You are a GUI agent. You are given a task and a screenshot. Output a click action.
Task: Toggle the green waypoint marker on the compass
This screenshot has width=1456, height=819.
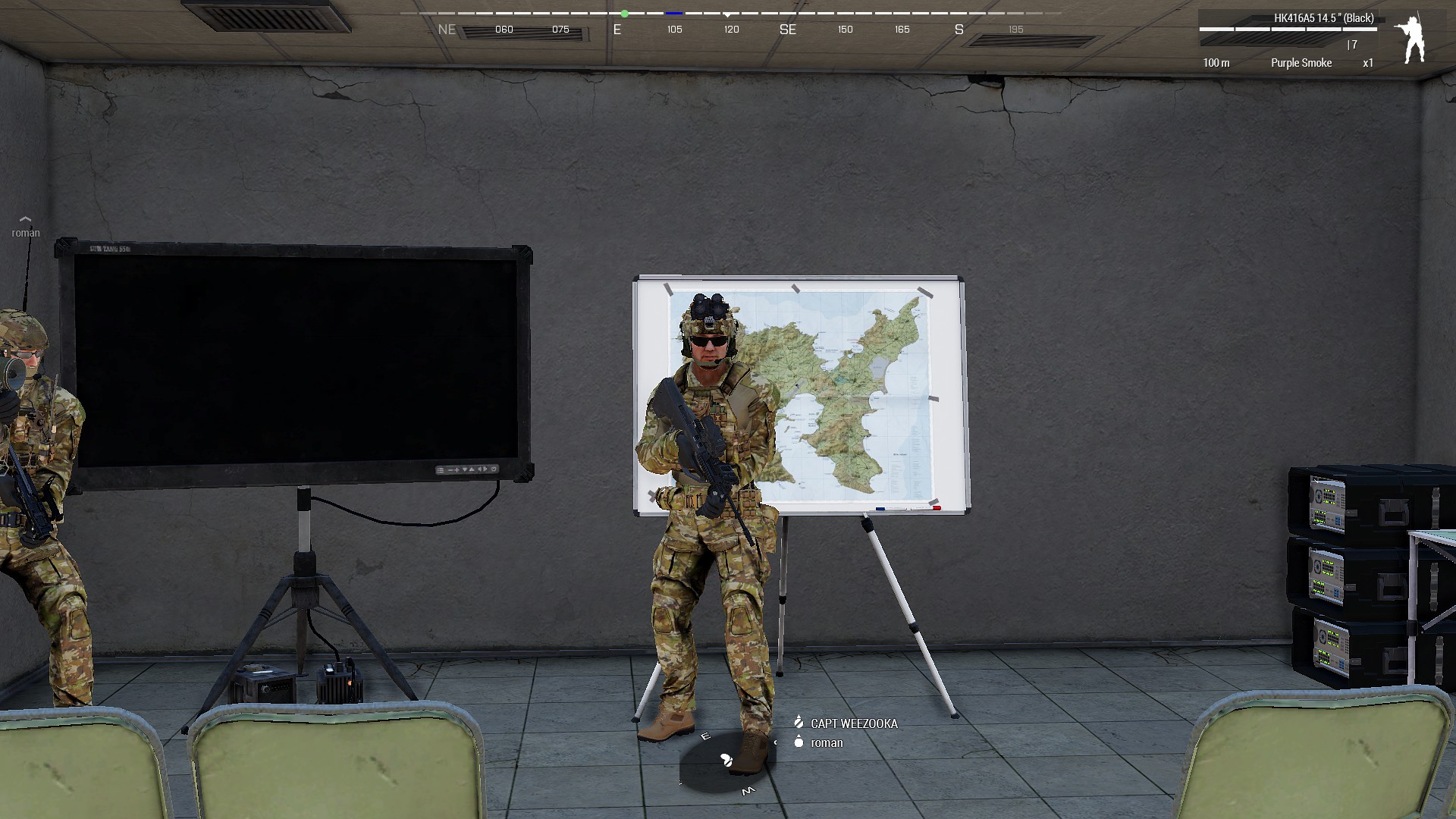tap(624, 12)
